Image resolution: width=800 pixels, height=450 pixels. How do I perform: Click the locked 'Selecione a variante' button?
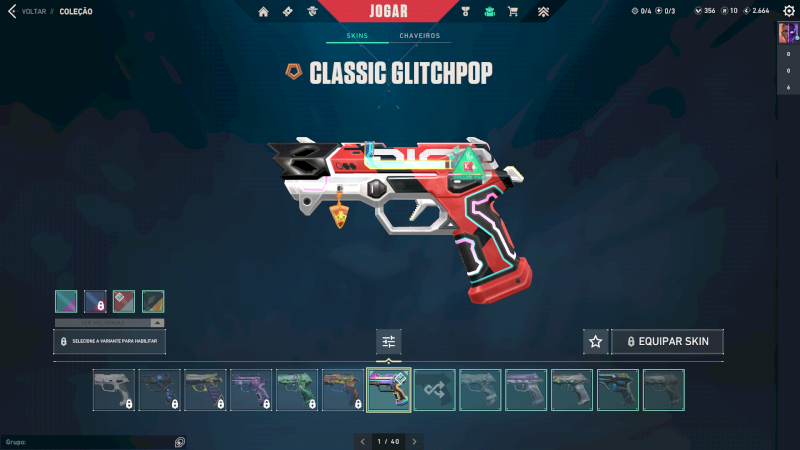pyautogui.click(x=110, y=342)
